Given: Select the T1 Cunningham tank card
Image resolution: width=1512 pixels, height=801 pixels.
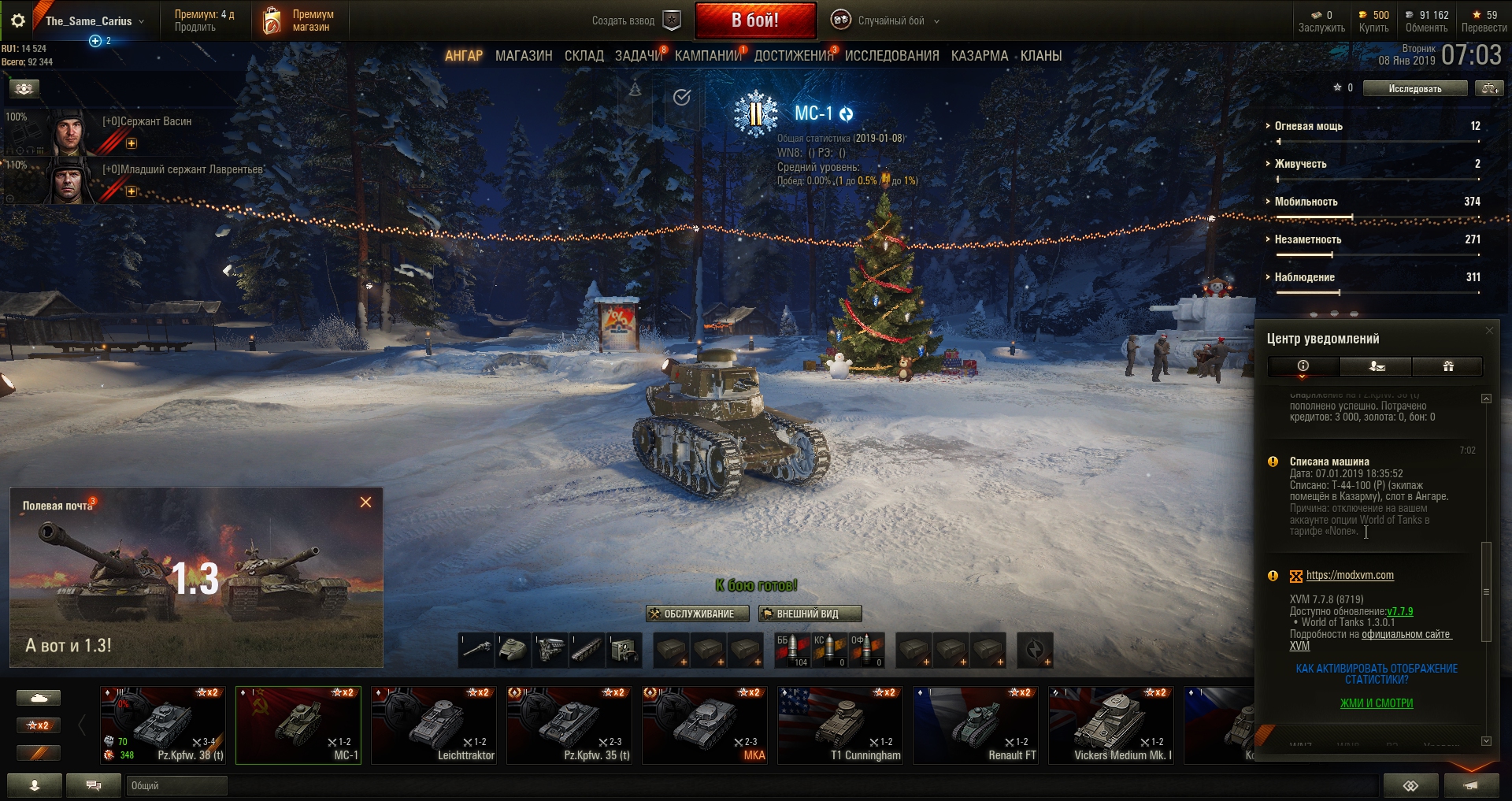Looking at the screenshot, I should click(x=840, y=725).
